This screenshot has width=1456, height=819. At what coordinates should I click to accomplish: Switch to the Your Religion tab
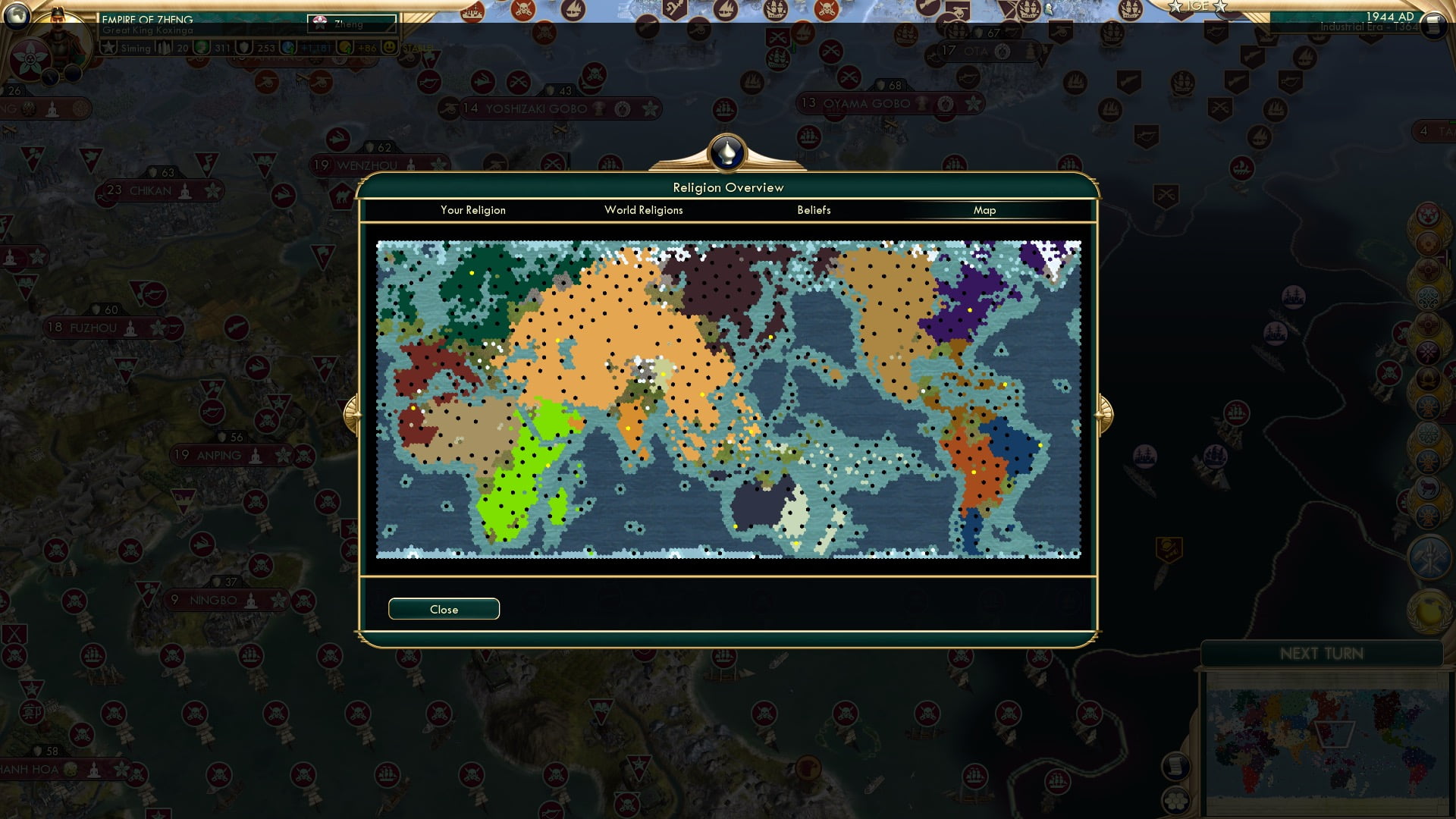473,210
